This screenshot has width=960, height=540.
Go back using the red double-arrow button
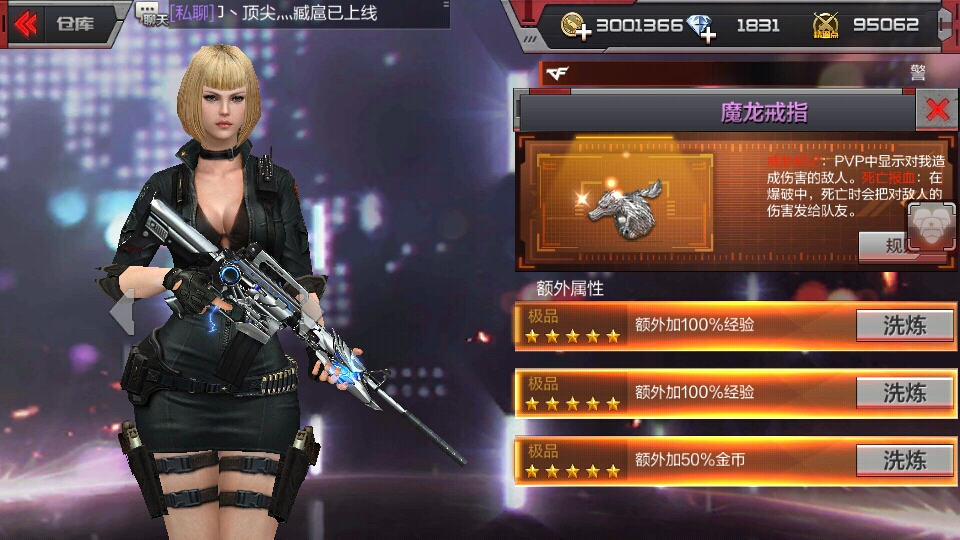[26, 23]
